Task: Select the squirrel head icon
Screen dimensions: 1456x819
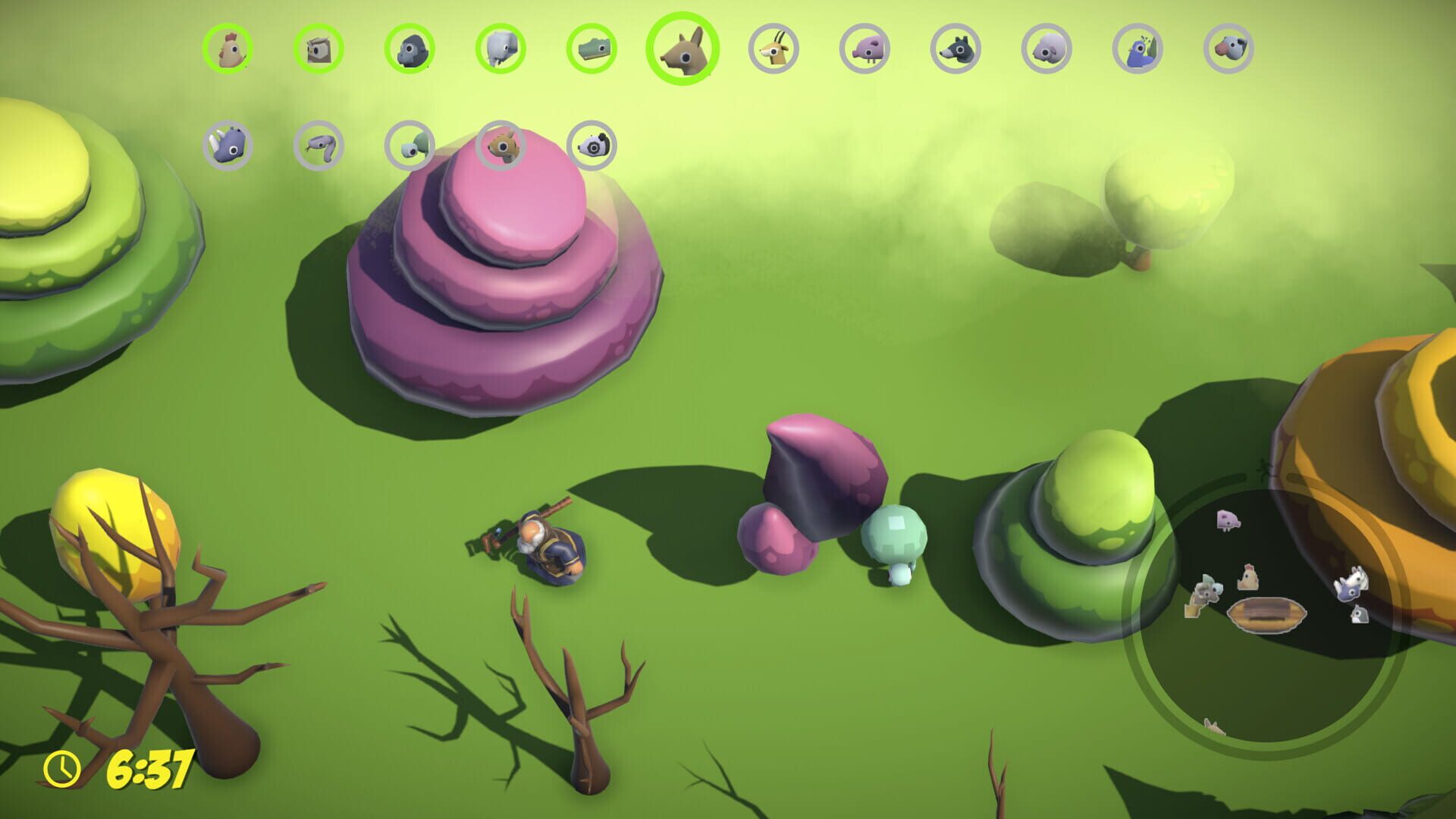Action: (x=501, y=144)
